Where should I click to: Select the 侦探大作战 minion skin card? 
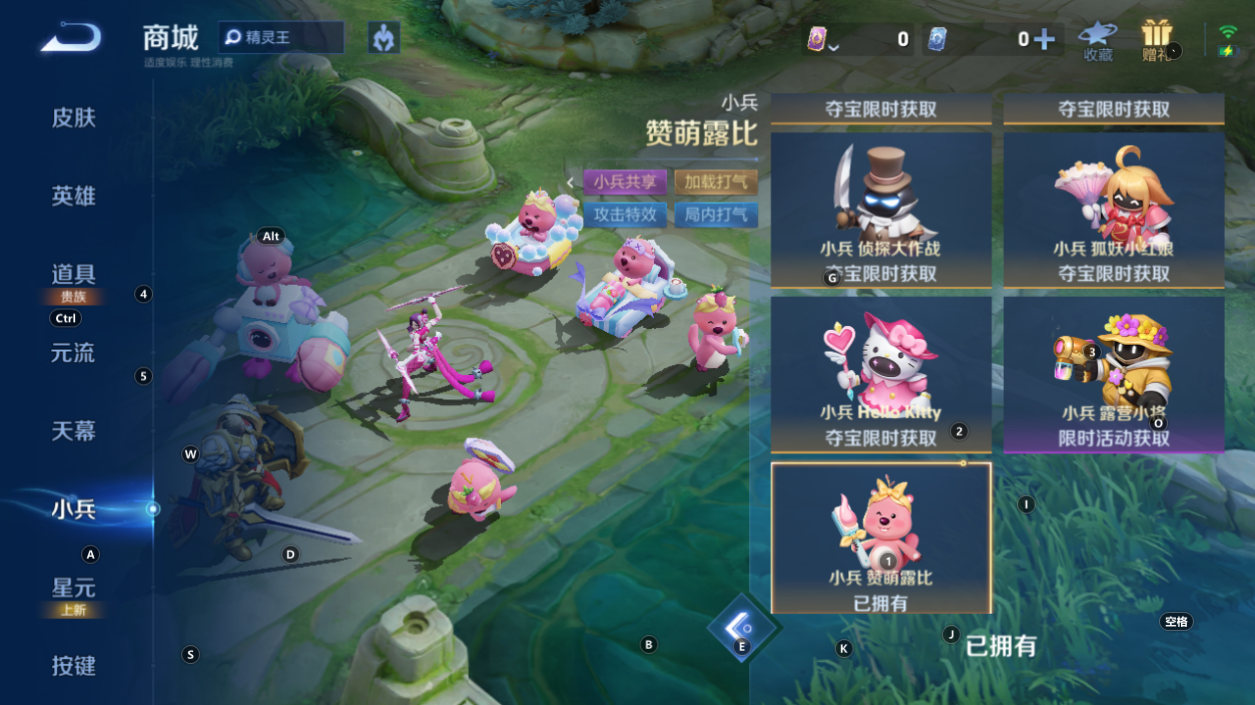click(881, 210)
